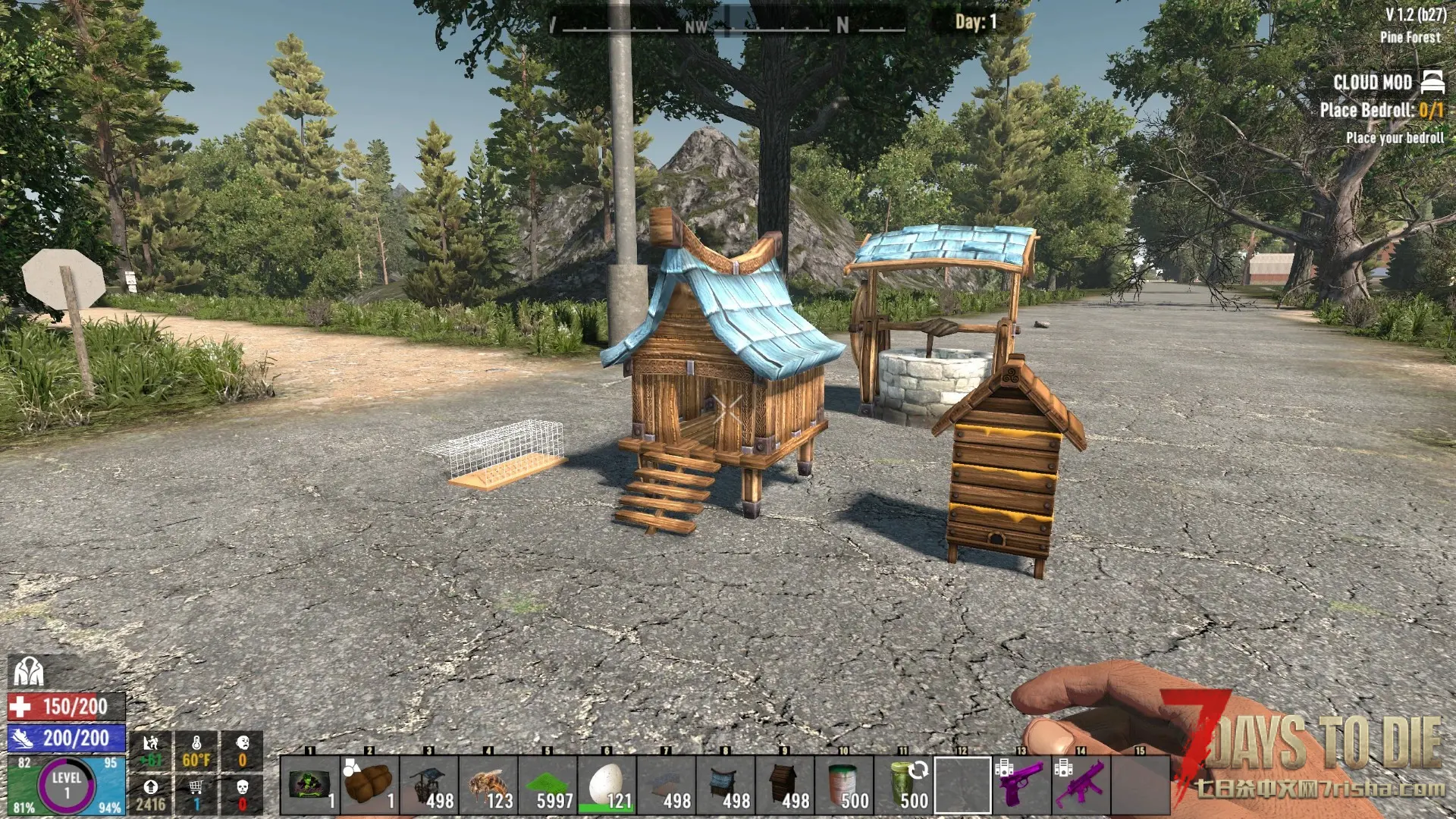Image resolution: width=1456 pixels, height=819 pixels.
Task: Pick the green-topped tin can slot
Action: (x=844, y=786)
